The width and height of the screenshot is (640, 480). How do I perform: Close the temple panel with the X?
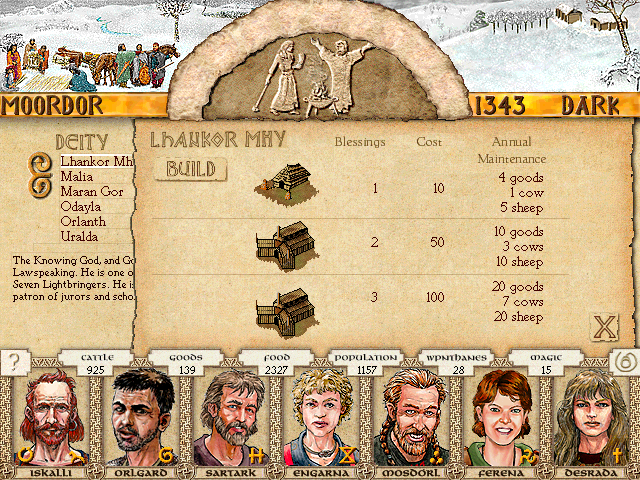603,327
